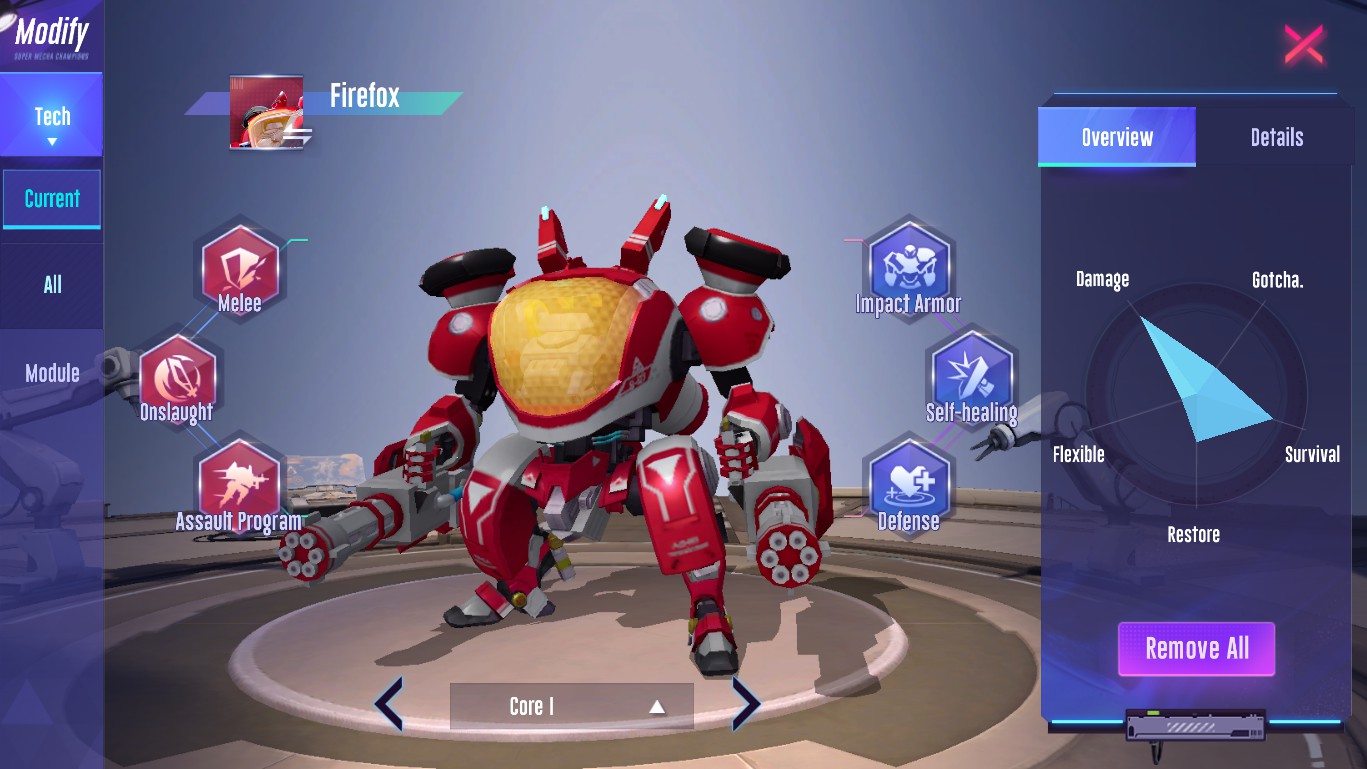Show Current tech list

52,199
